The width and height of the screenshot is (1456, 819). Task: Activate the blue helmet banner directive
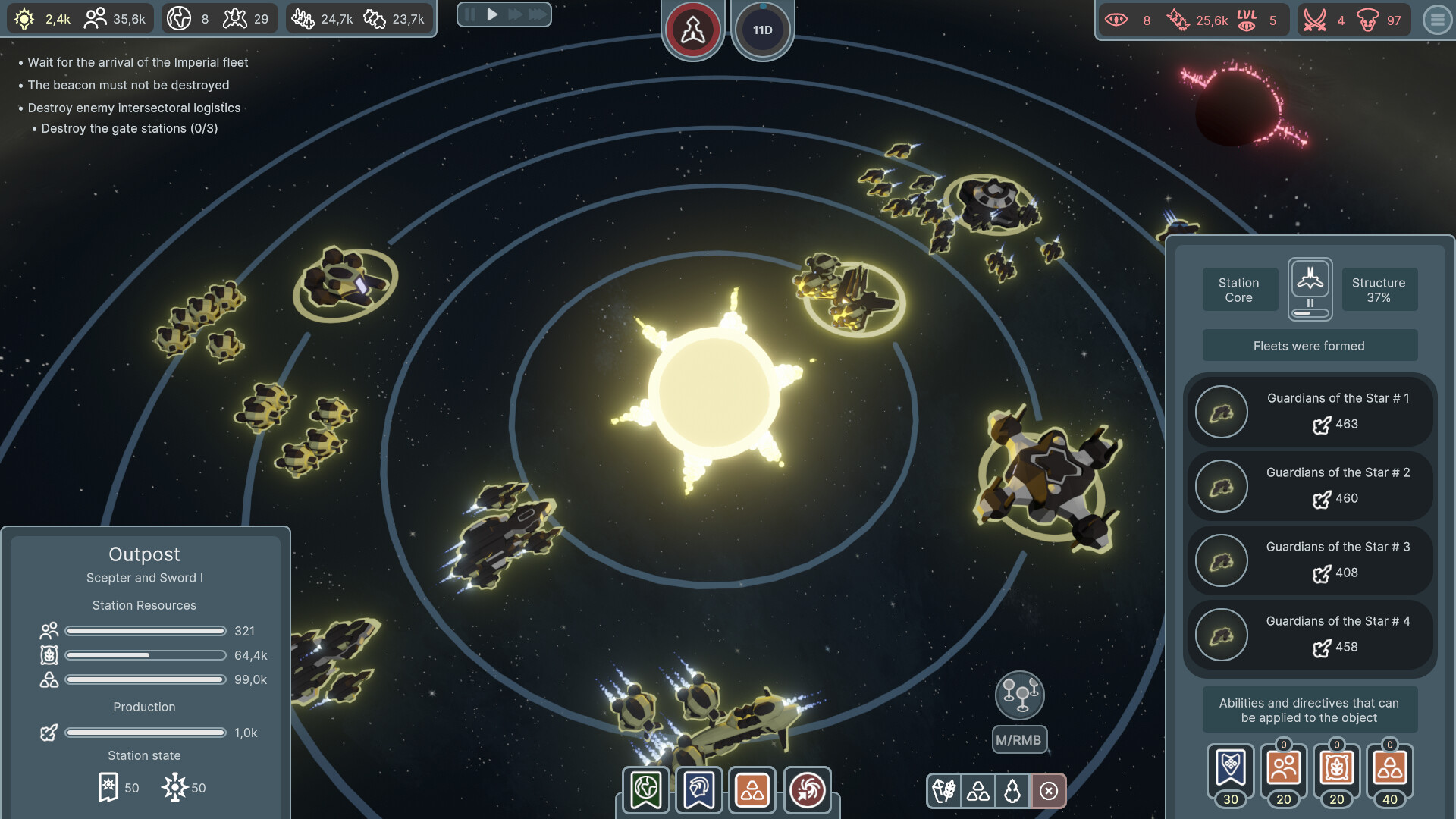(x=698, y=790)
